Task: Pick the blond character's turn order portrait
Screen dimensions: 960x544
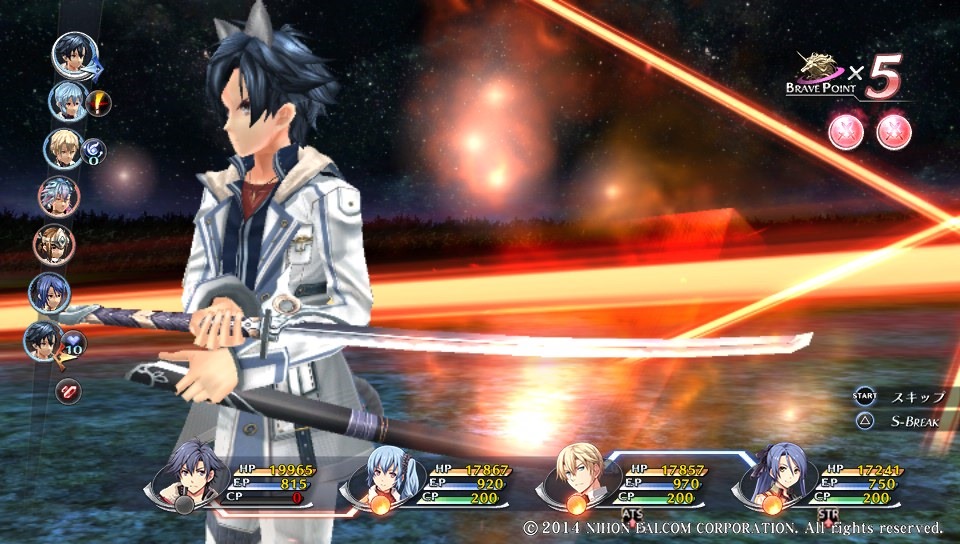Action: coord(62,149)
